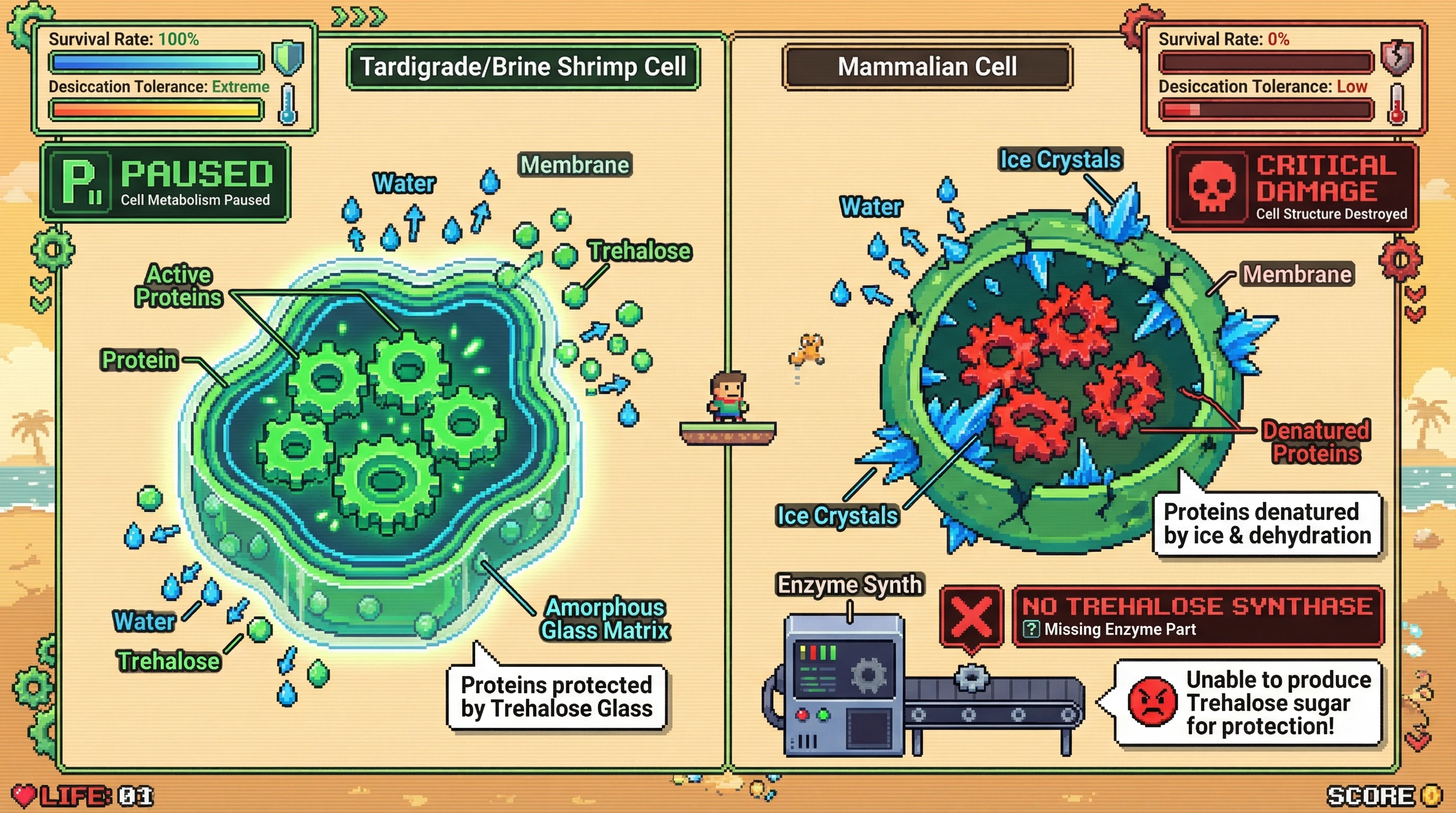
Task: Click the red X missing-enzyme icon
Action: click(971, 616)
